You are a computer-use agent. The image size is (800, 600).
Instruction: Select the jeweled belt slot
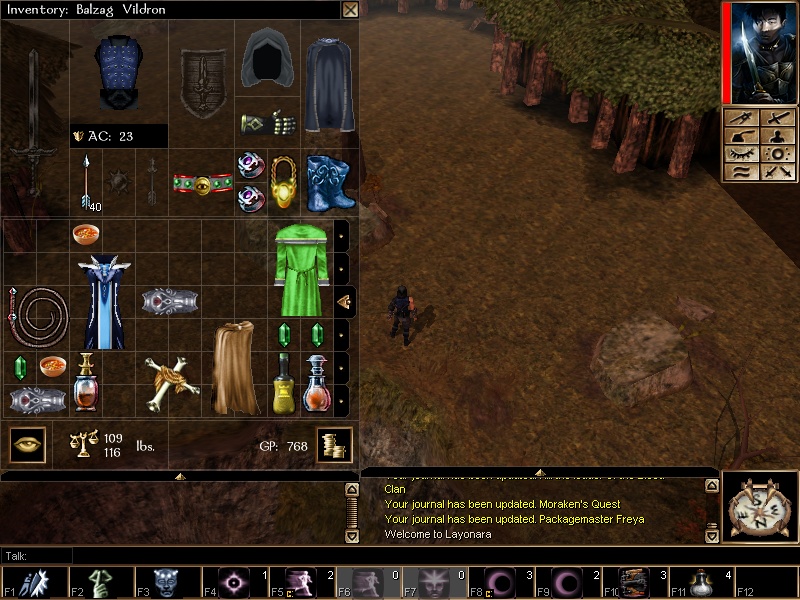[x=202, y=184]
